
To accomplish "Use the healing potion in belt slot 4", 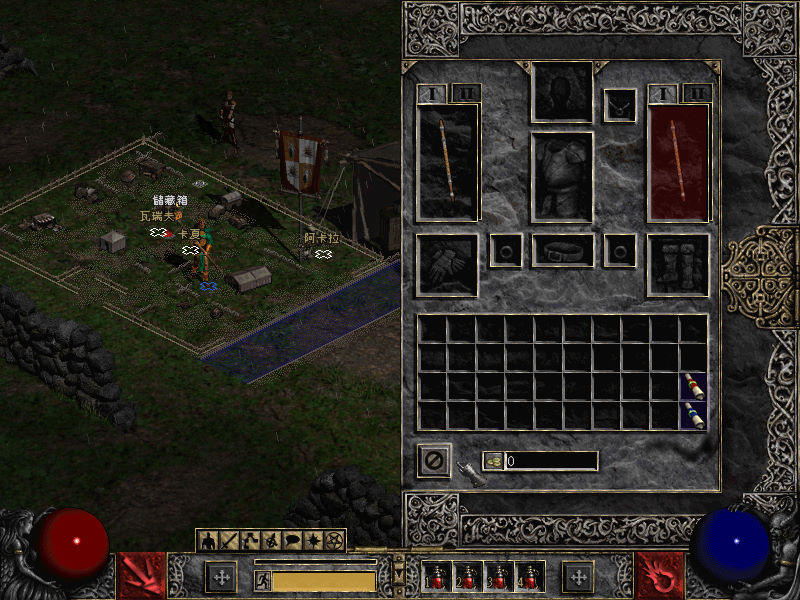I will coord(527,577).
